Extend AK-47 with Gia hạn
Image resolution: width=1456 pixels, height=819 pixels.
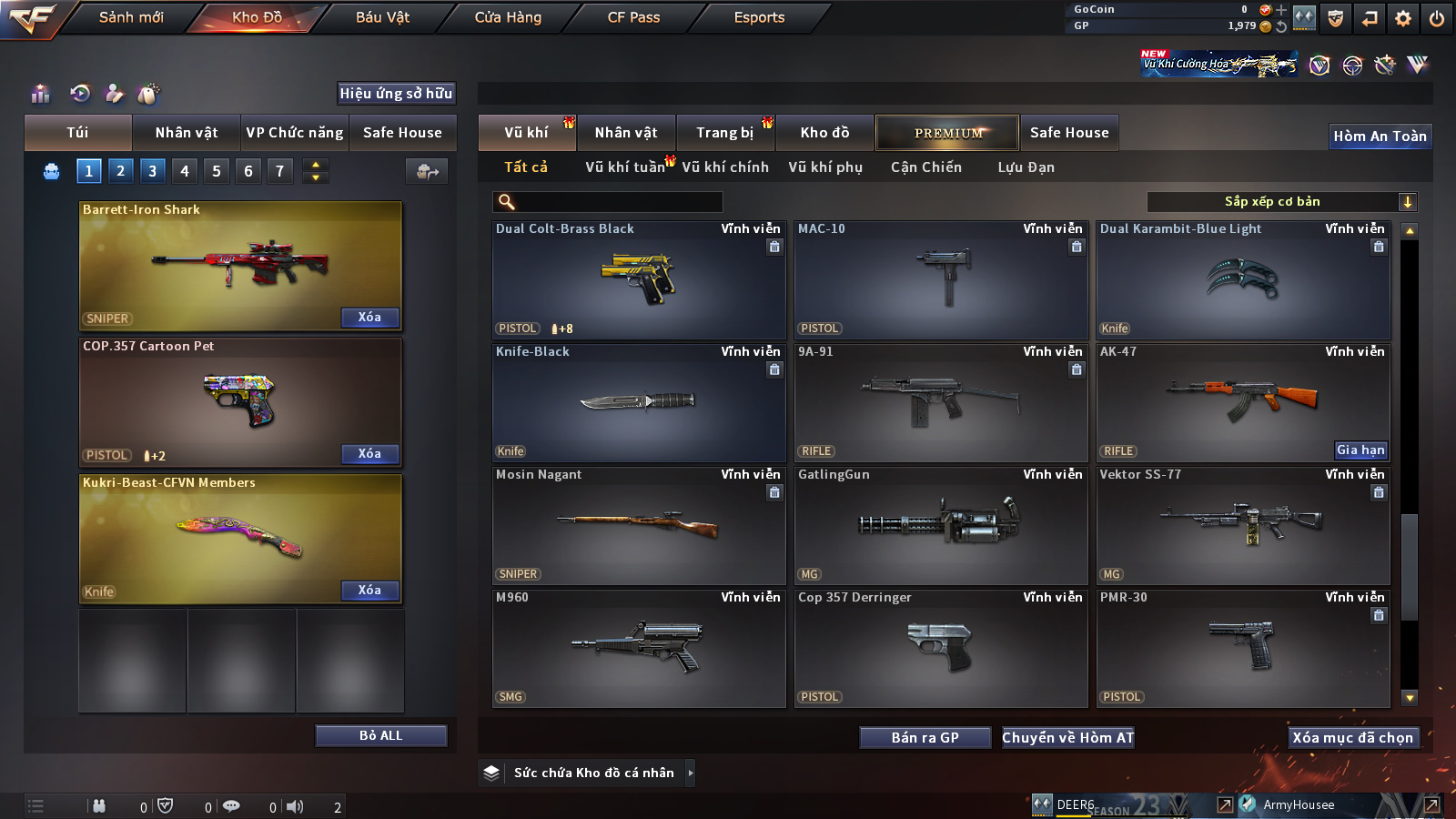coord(1360,450)
